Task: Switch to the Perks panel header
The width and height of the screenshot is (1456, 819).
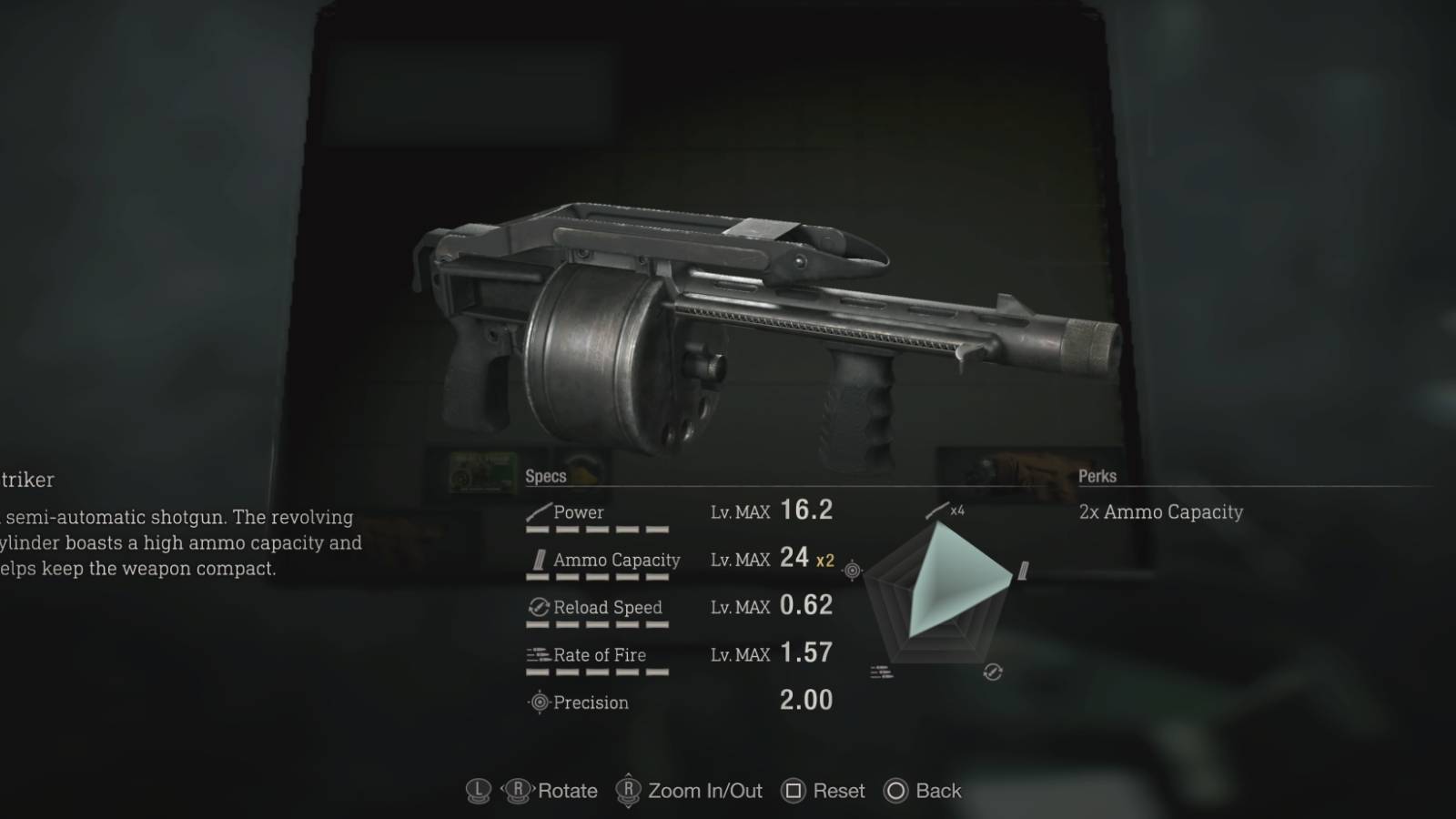Action: click(1098, 476)
